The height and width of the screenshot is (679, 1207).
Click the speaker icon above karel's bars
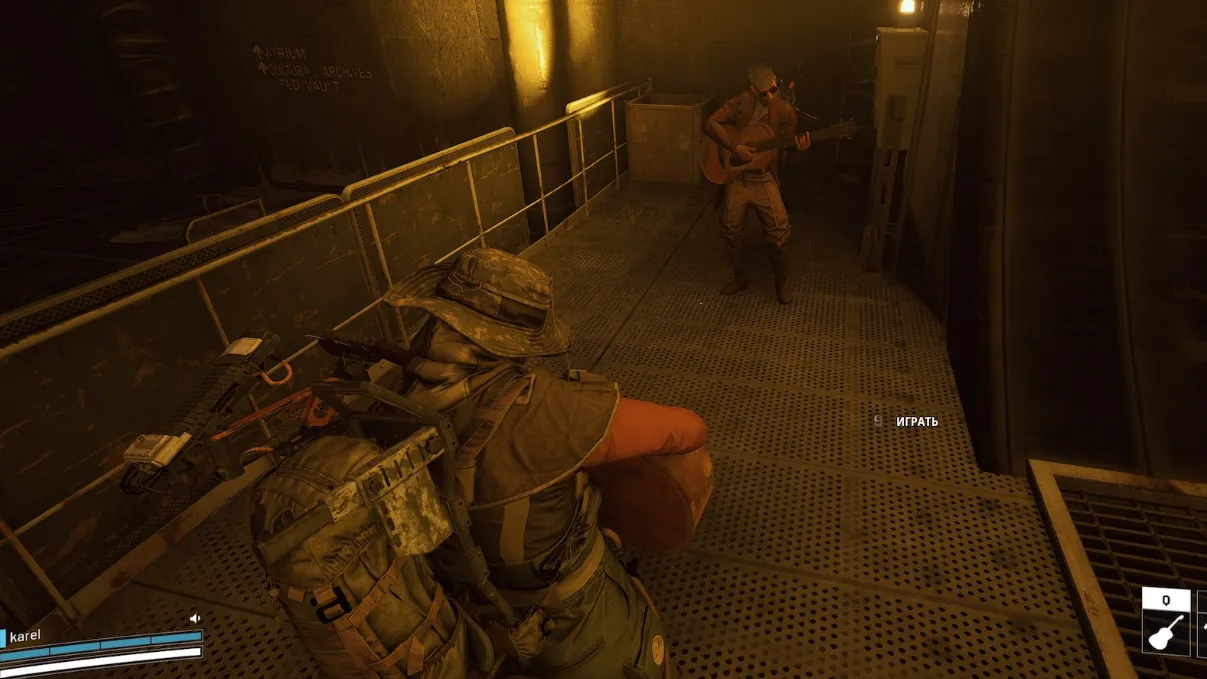click(195, 619)
